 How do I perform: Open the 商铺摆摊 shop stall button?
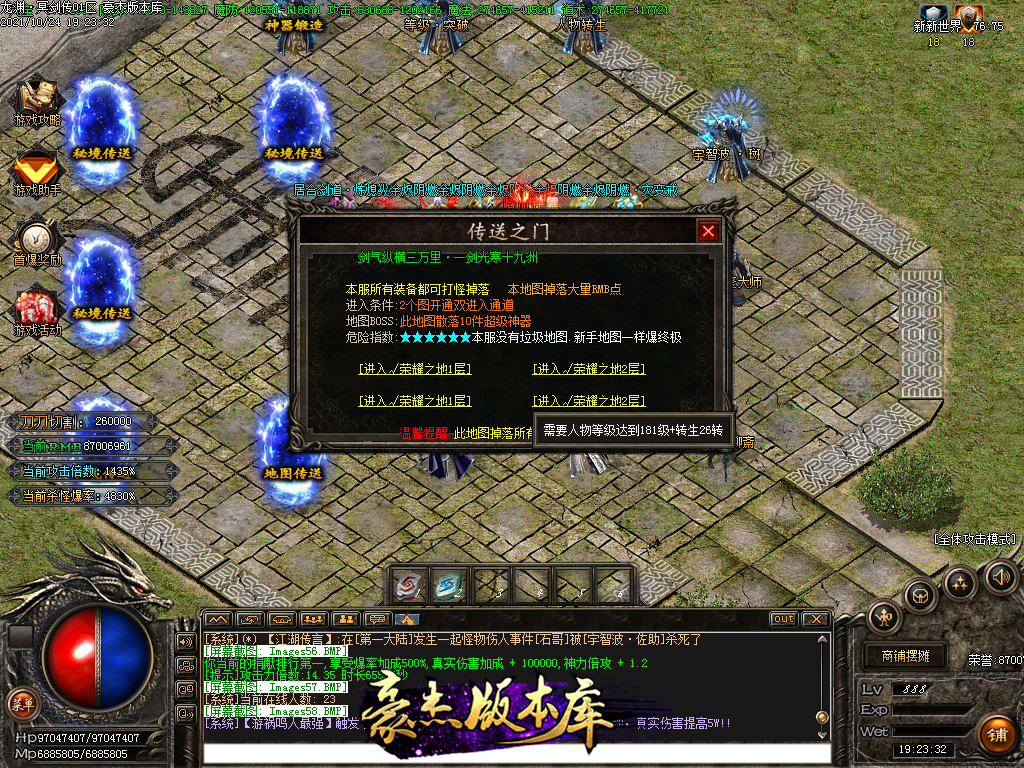click(905, 656)
